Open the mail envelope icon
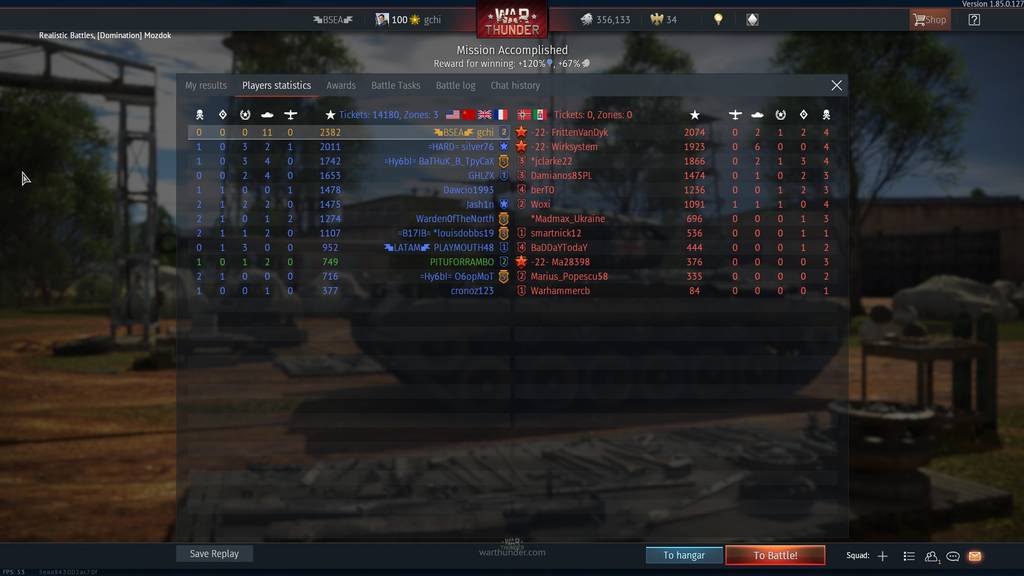Image resolution: width=1024 pixels, height=576 pixels. click(975, 556)
